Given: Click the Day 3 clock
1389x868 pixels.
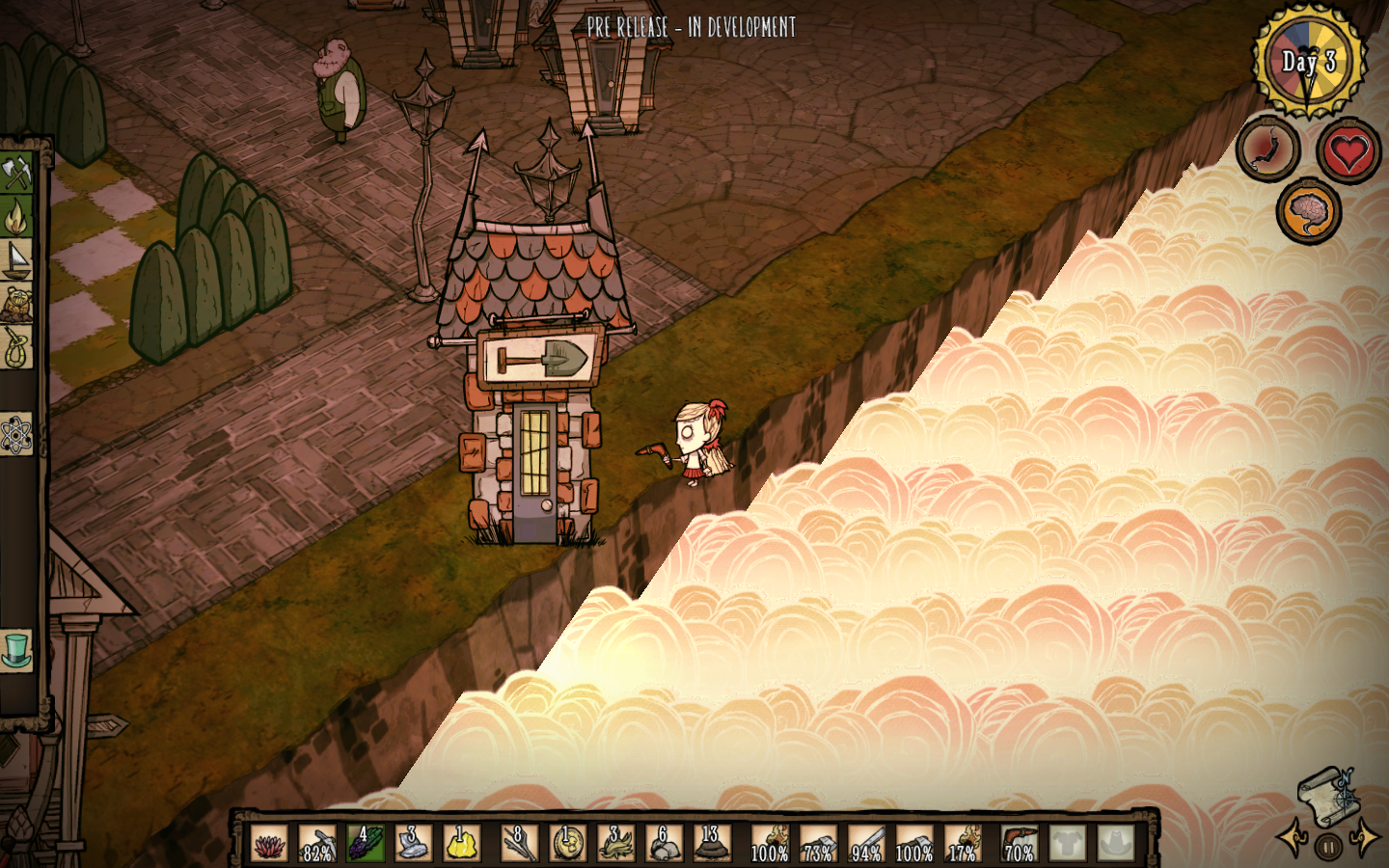Looking at the screenshot, I should pos(1308,63).
